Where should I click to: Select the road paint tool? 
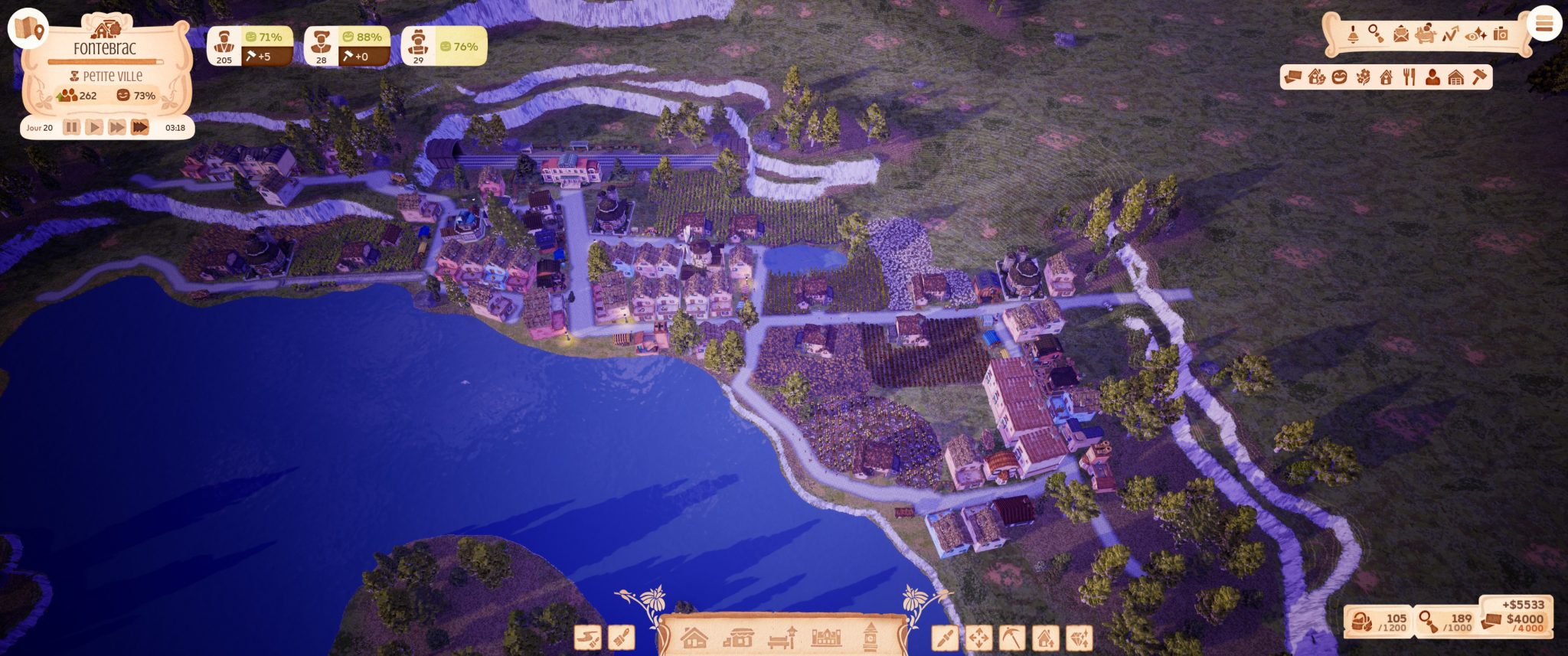pyautogui.click(x=587, y=638)
